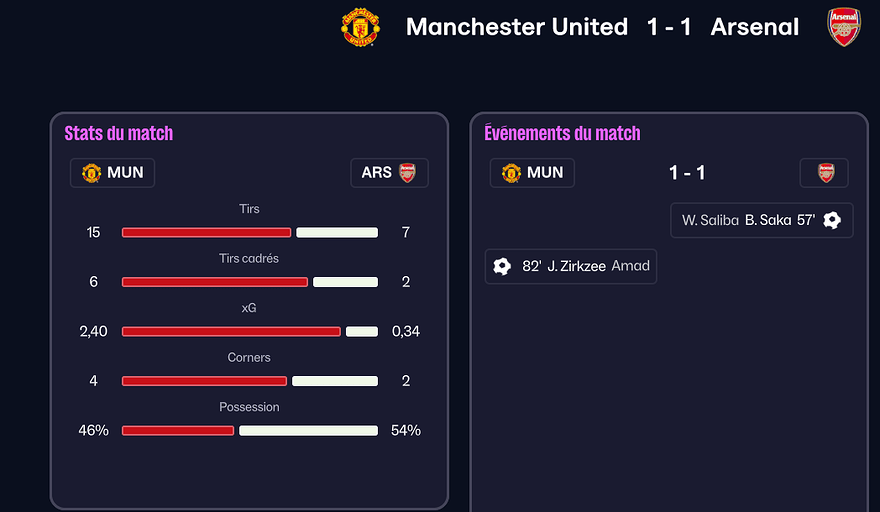
Task: Click the Arsenal crest in the header
Action: (844, 27)
